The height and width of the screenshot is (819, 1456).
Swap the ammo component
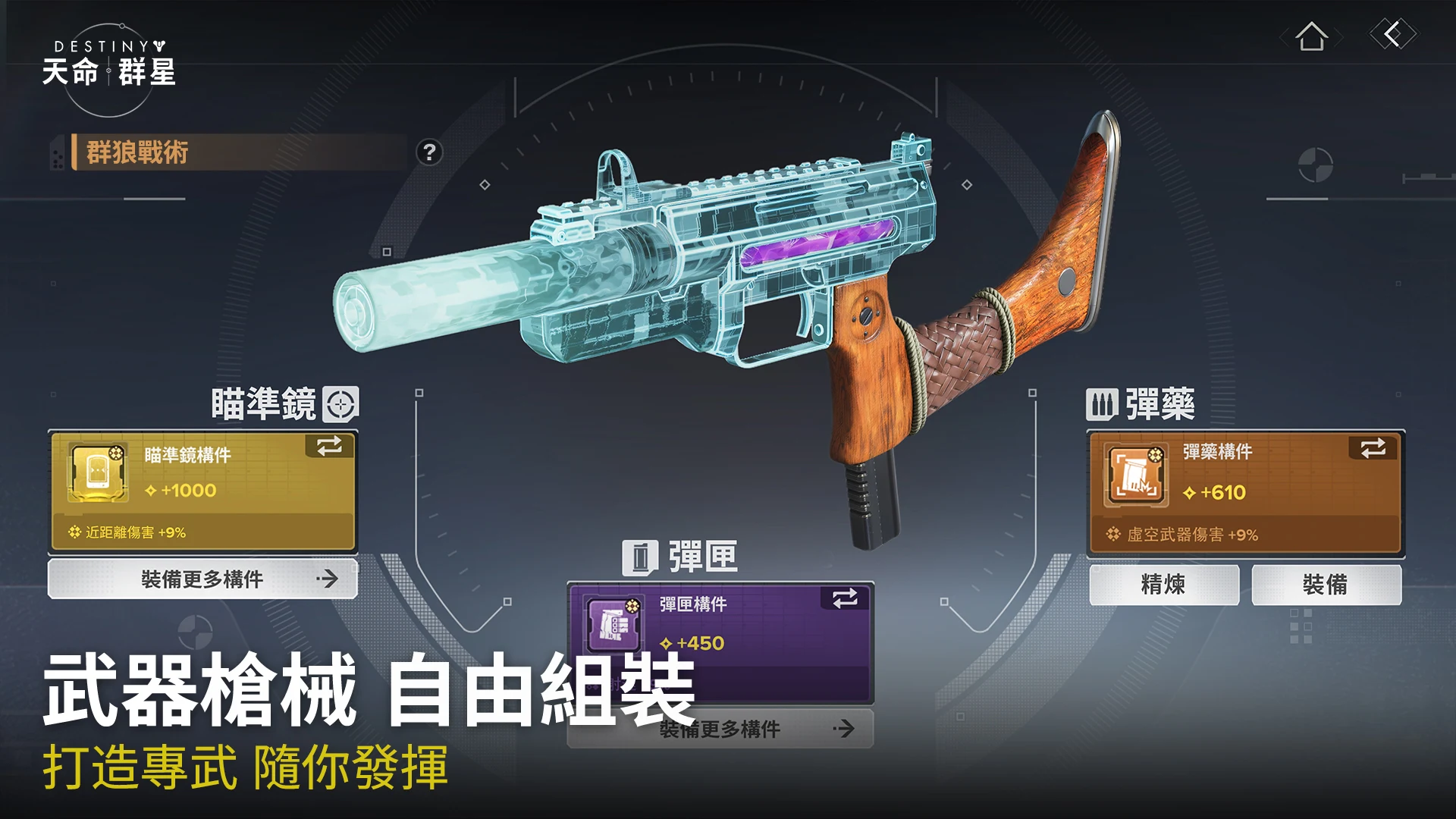[x=1373, y=448]
